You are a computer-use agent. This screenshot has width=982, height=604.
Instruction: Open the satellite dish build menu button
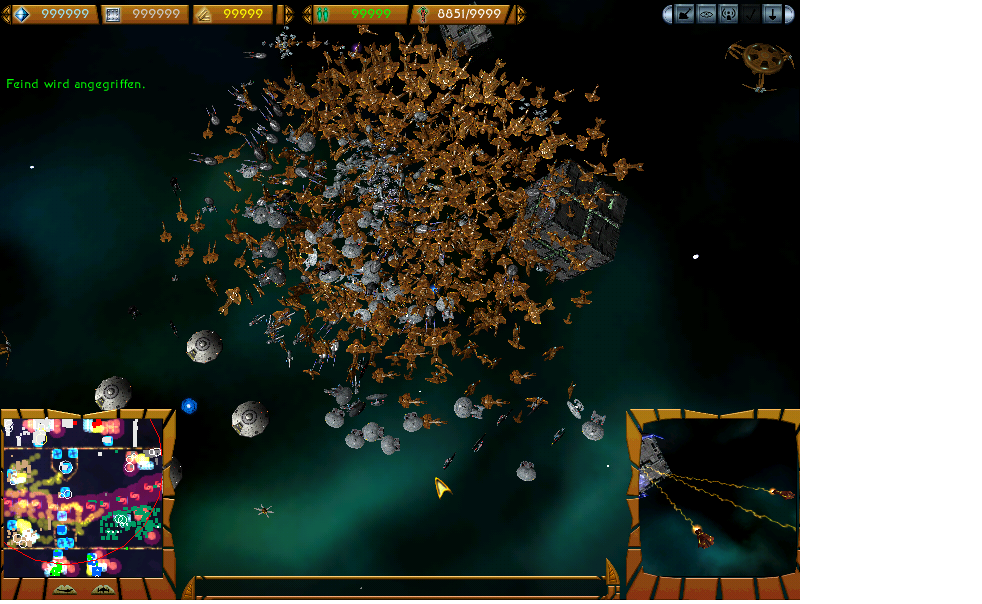(685, 14)
